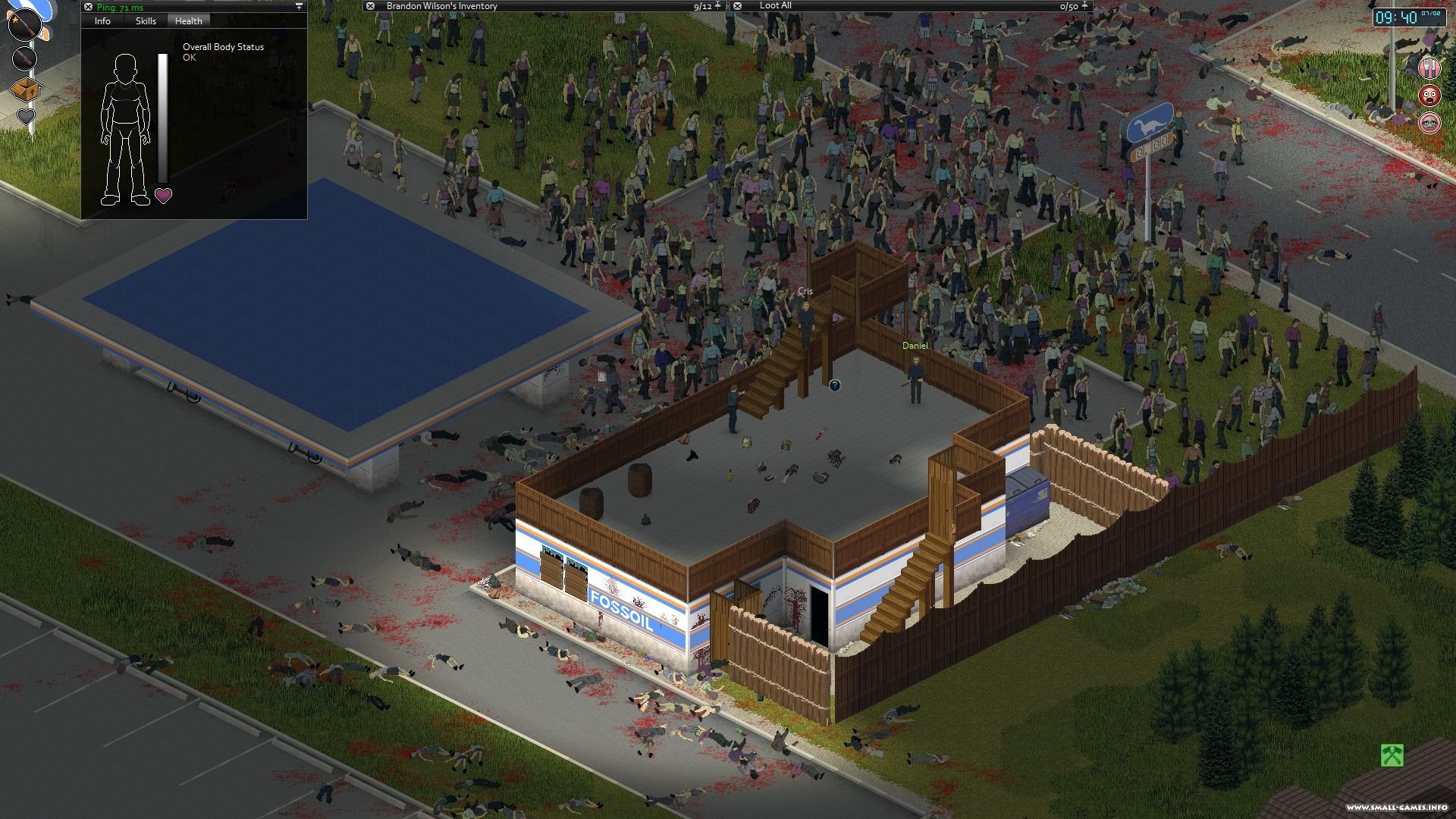Close the Loot All window
1456x819 pixels.
click(x=737, y=6)
